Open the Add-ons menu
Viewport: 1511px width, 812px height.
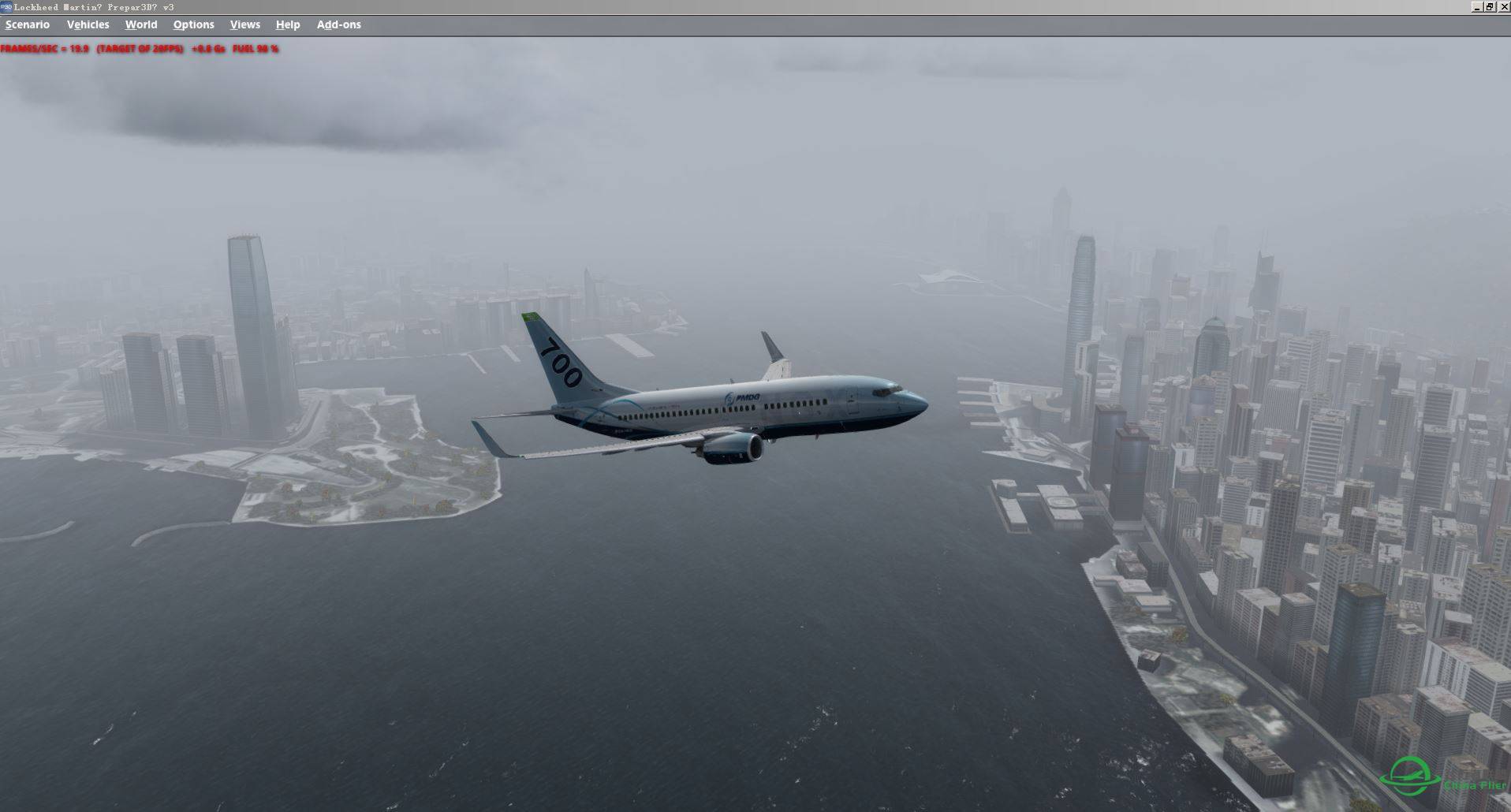pyautogui.click(x=338, y=24)
